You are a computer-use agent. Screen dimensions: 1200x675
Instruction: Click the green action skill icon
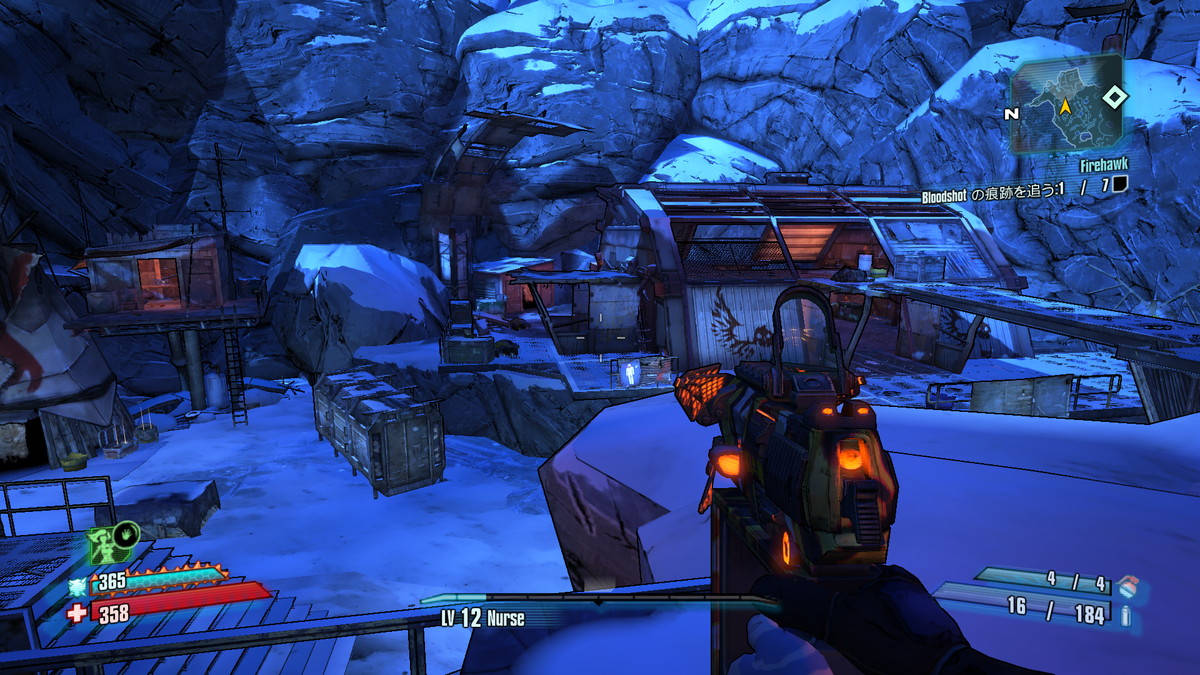(113, 544)
